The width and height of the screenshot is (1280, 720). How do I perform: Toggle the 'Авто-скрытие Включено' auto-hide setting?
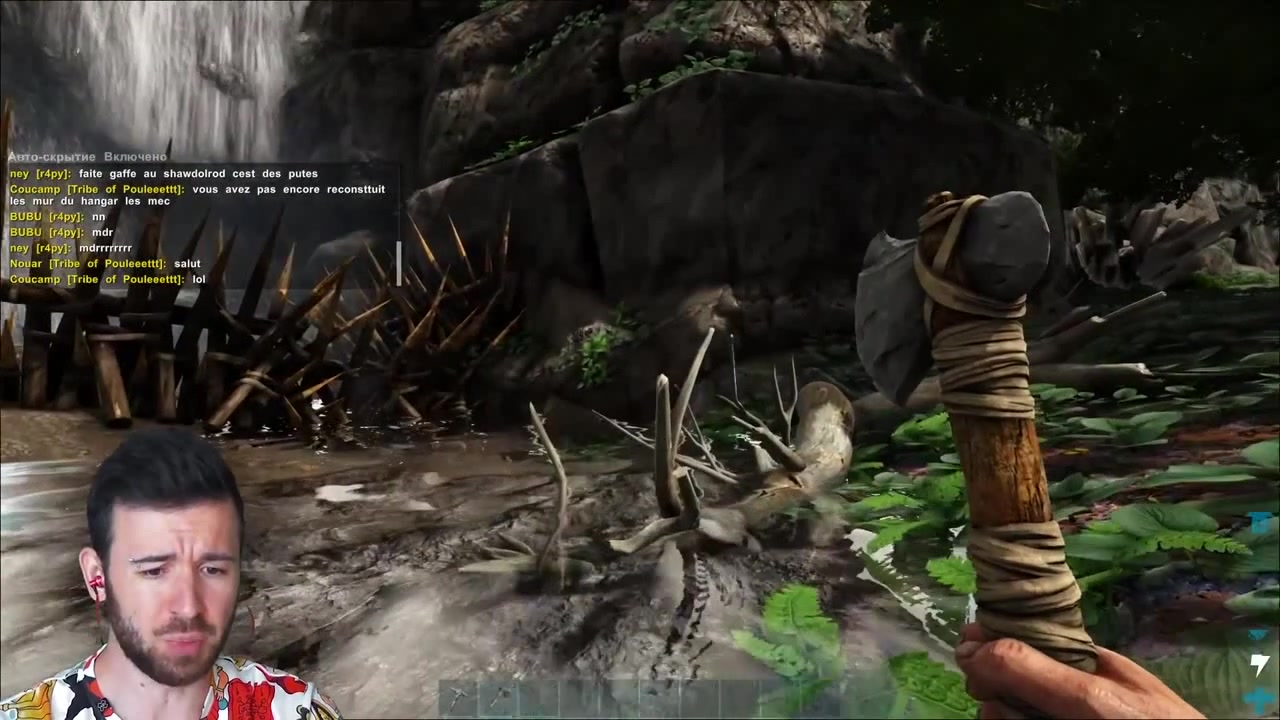[x=87, y=156]
